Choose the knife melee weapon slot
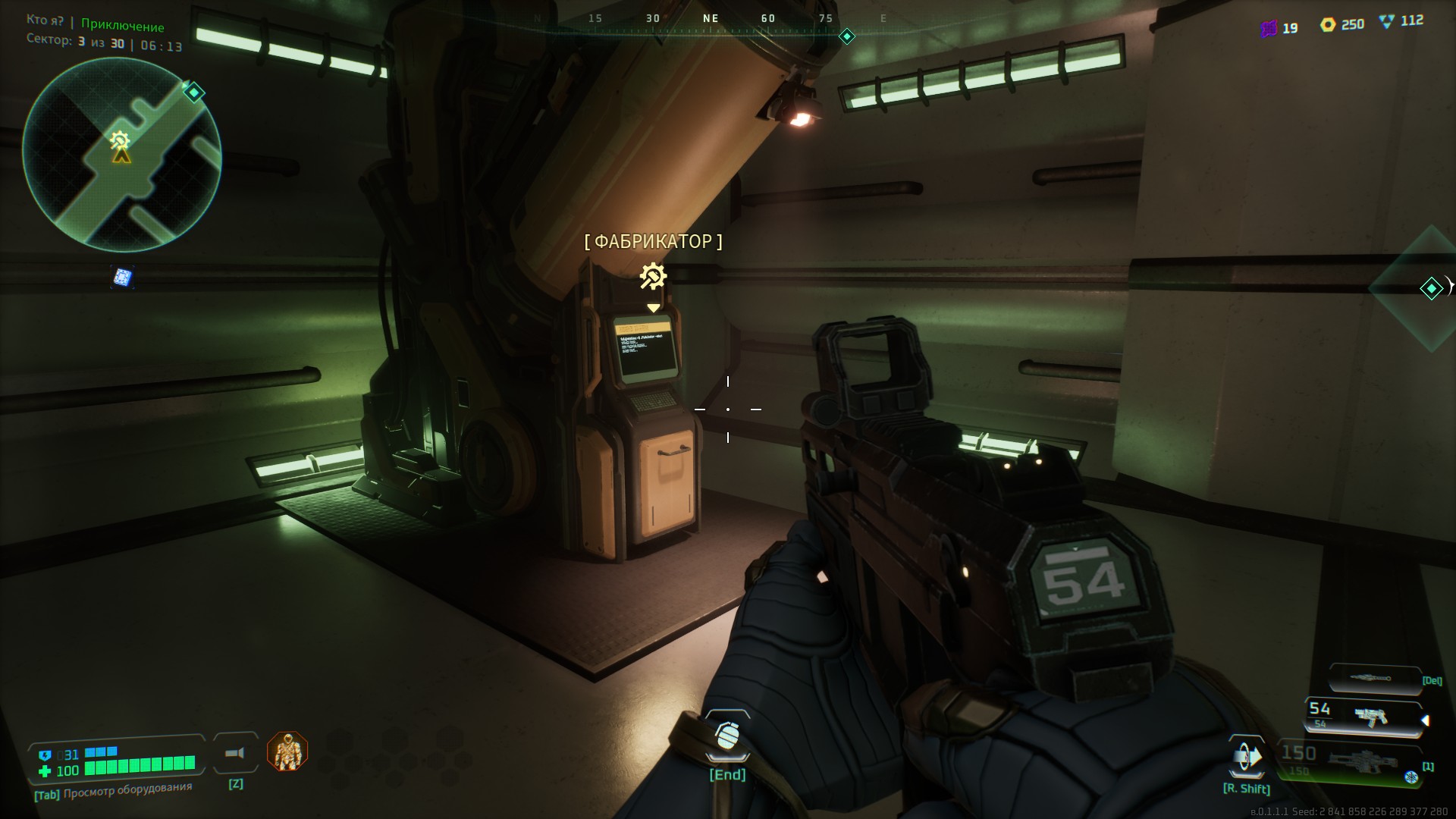This screenshot has width=1456, height=819. (1374, 678)
